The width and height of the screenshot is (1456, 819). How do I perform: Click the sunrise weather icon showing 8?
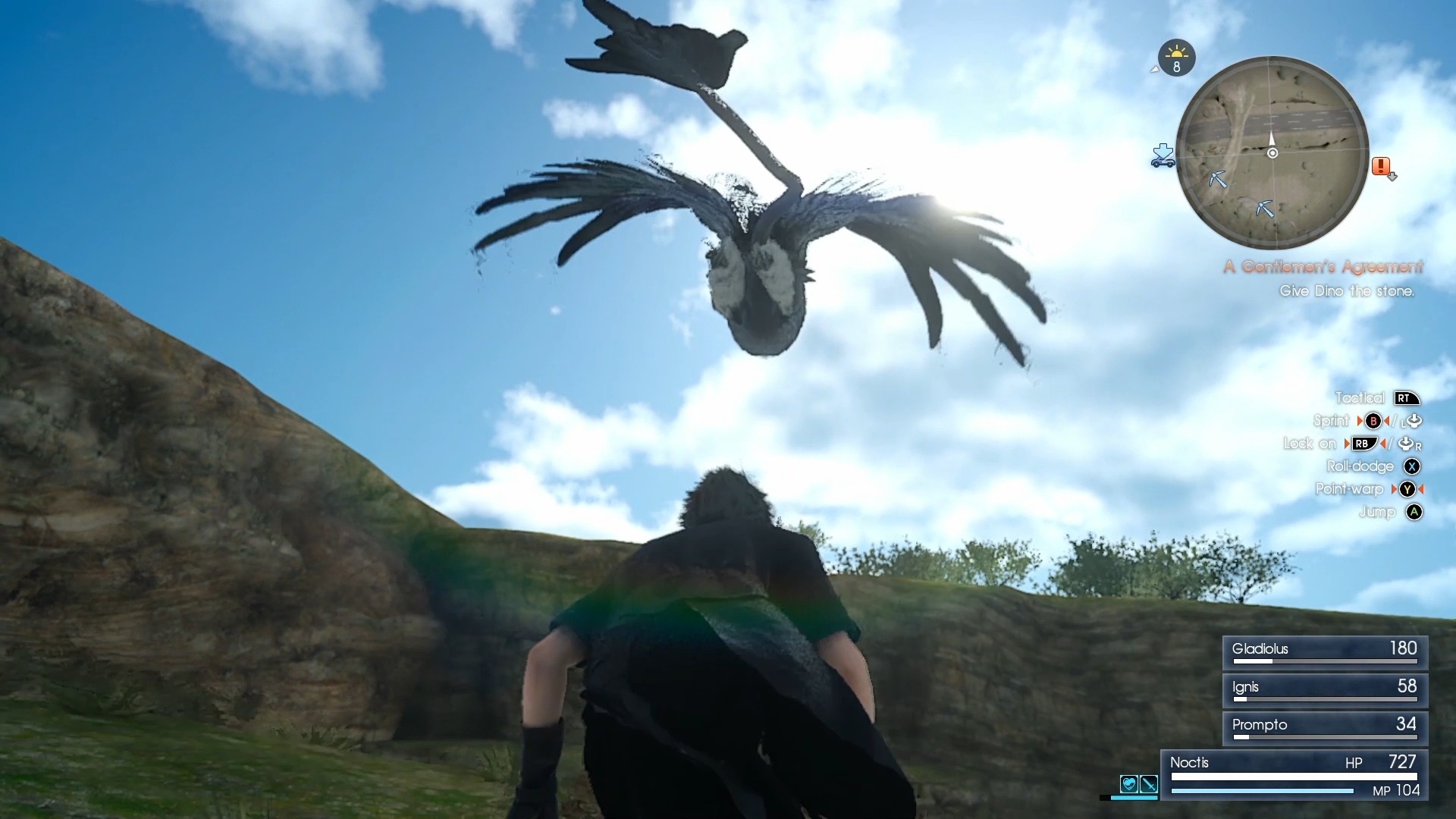tap(1176, 58)
